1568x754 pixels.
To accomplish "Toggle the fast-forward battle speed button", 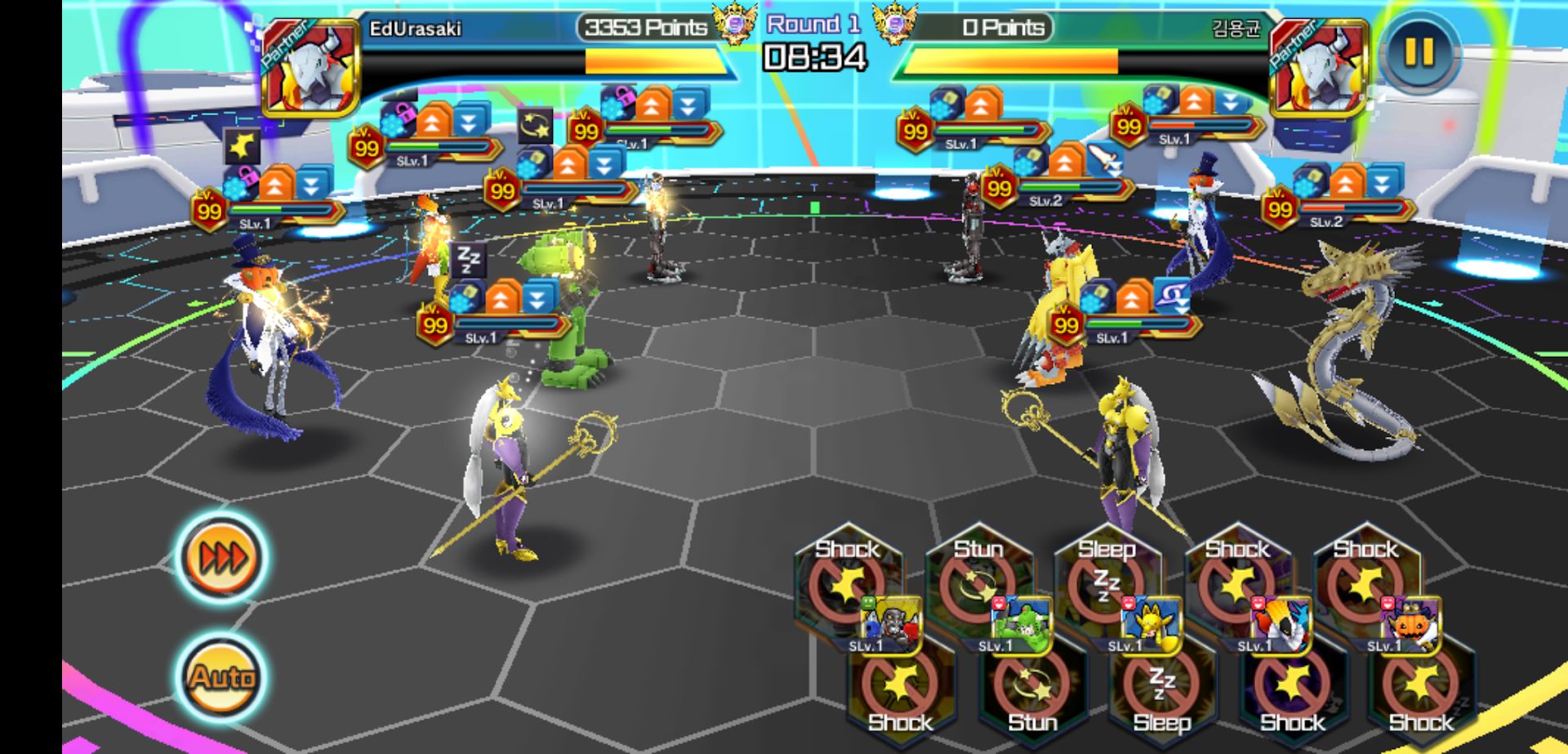I will 222,559.
